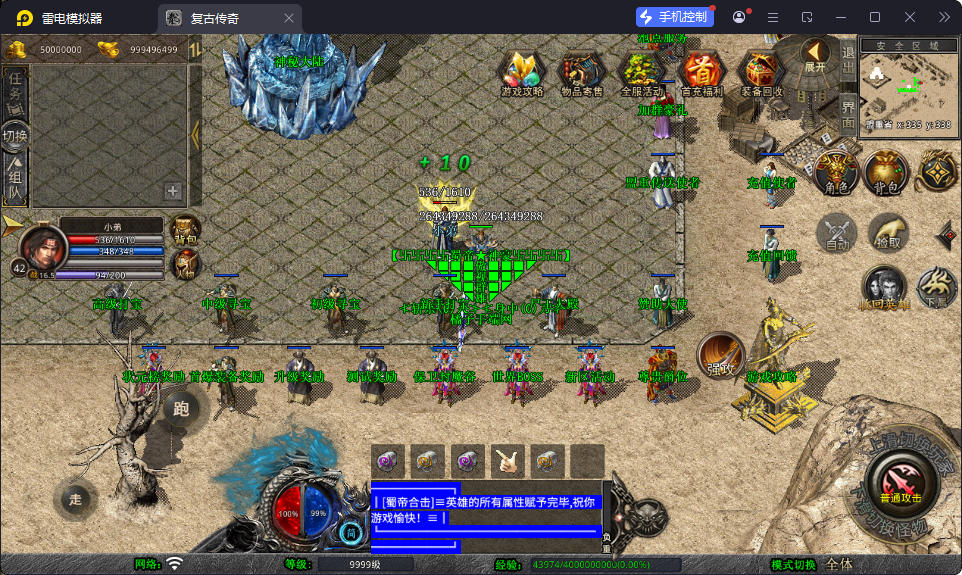
Task: Open the 装备回收 equipment recycling chest
Action: (x=762, y=73)
